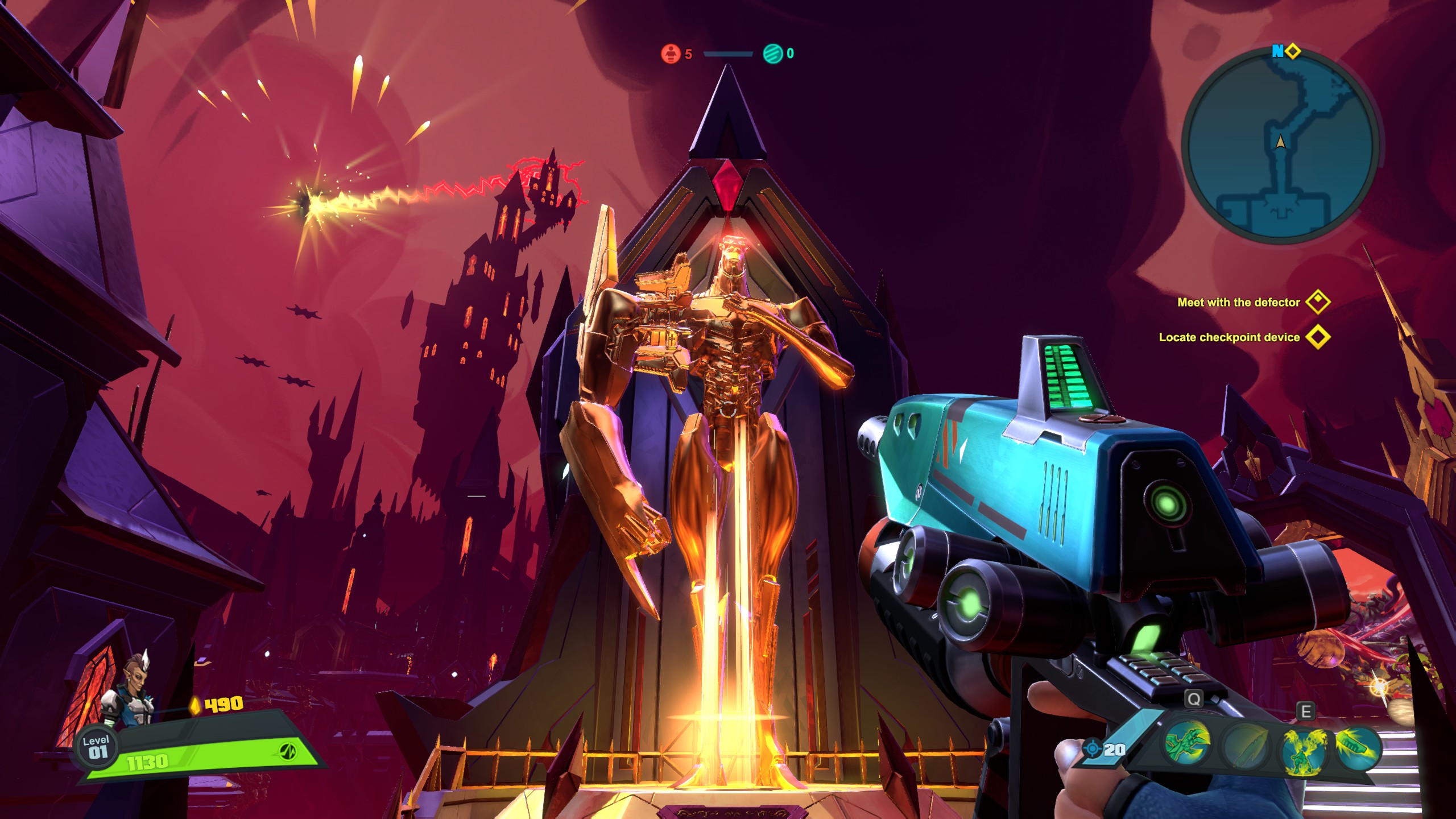Screen dimensions: 1456x819
Task: Click the teal striped orb icon
Action: [772, 53]
